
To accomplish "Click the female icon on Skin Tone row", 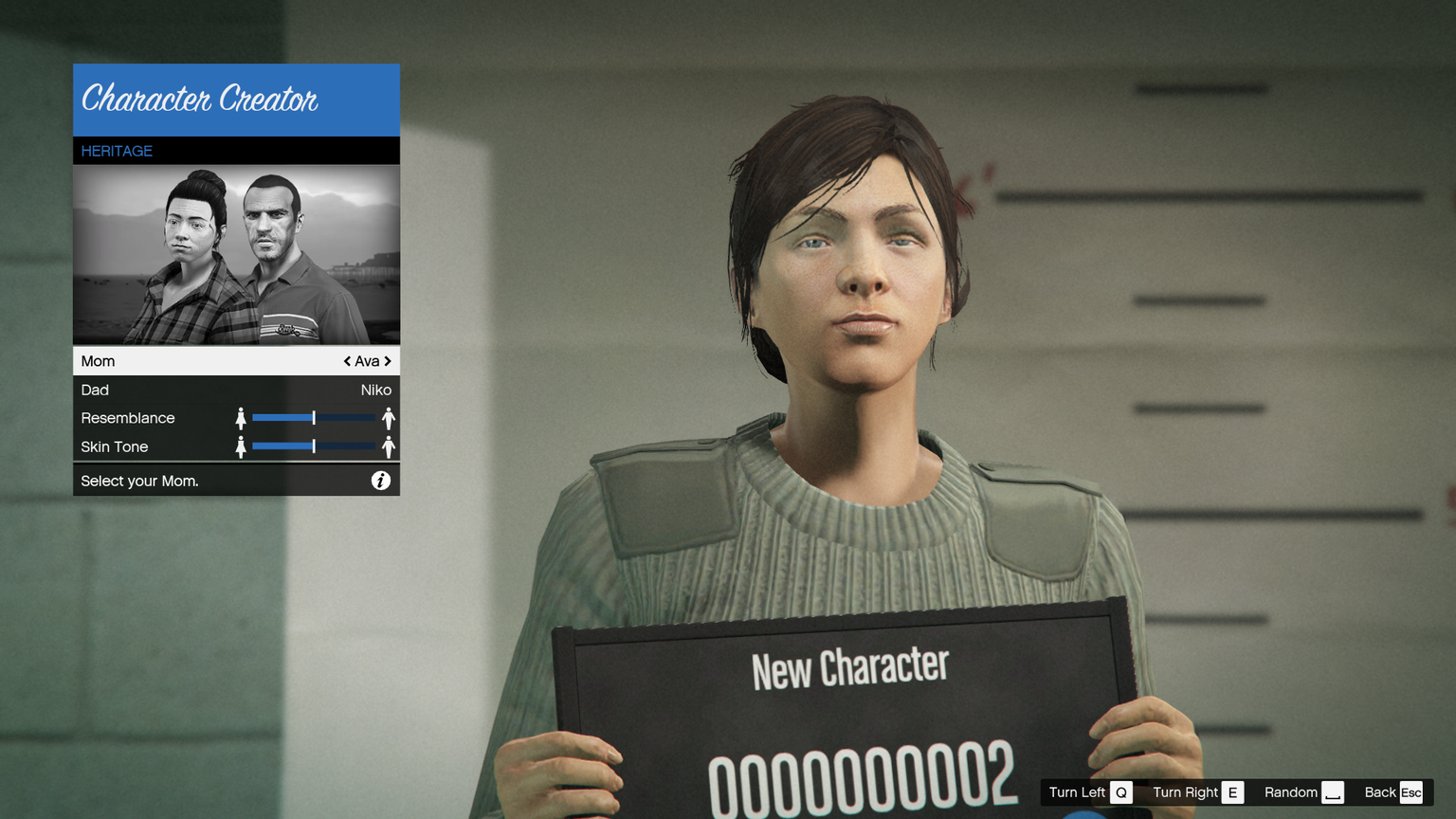I will click(x=241, y=446).
